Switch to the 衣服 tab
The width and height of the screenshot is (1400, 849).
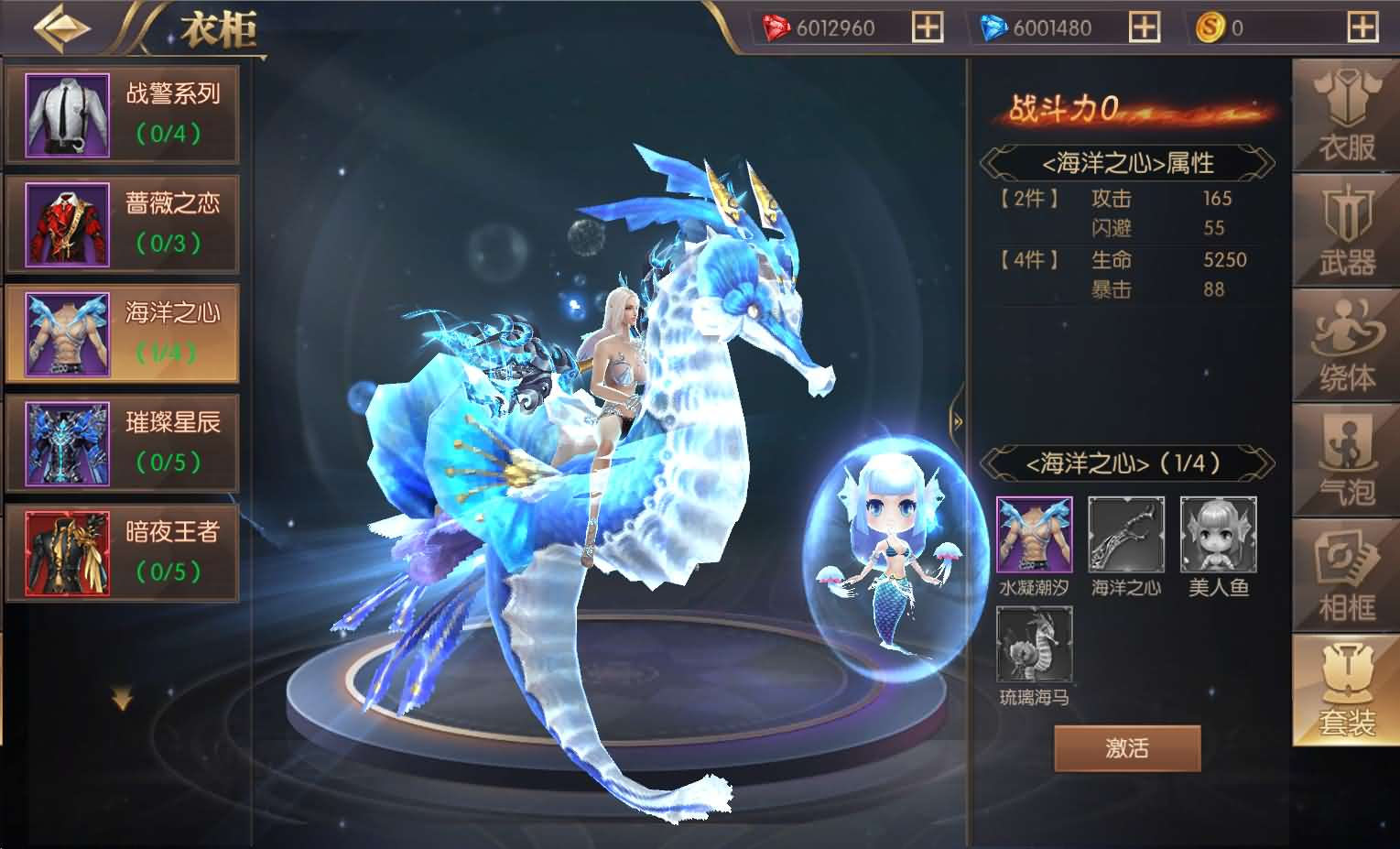1346,119
